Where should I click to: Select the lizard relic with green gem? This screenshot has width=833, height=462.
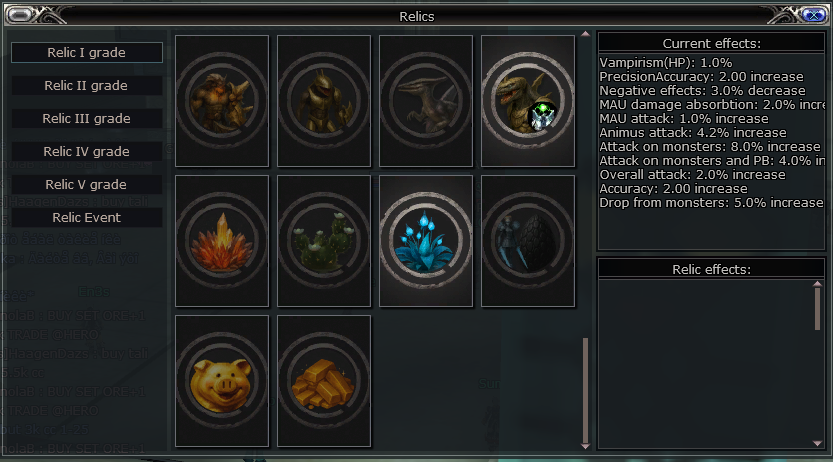[528, 100]
